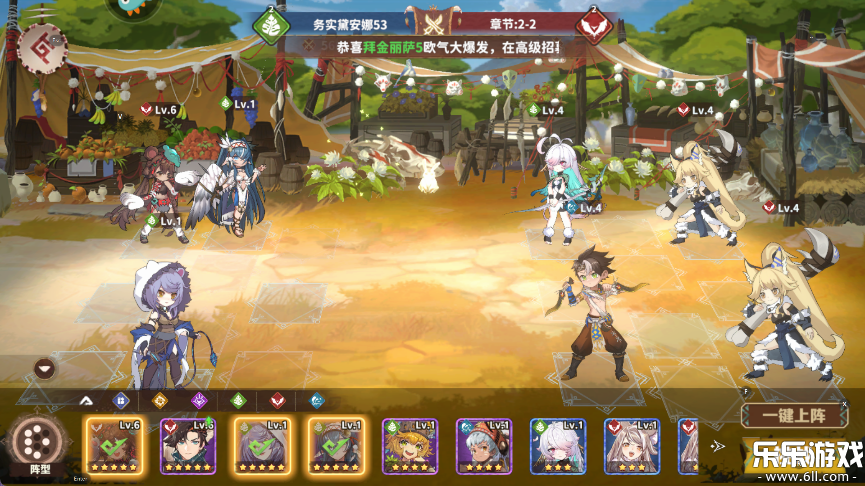Select the brown-haired Lv.6 hero card

pos(112,445)
